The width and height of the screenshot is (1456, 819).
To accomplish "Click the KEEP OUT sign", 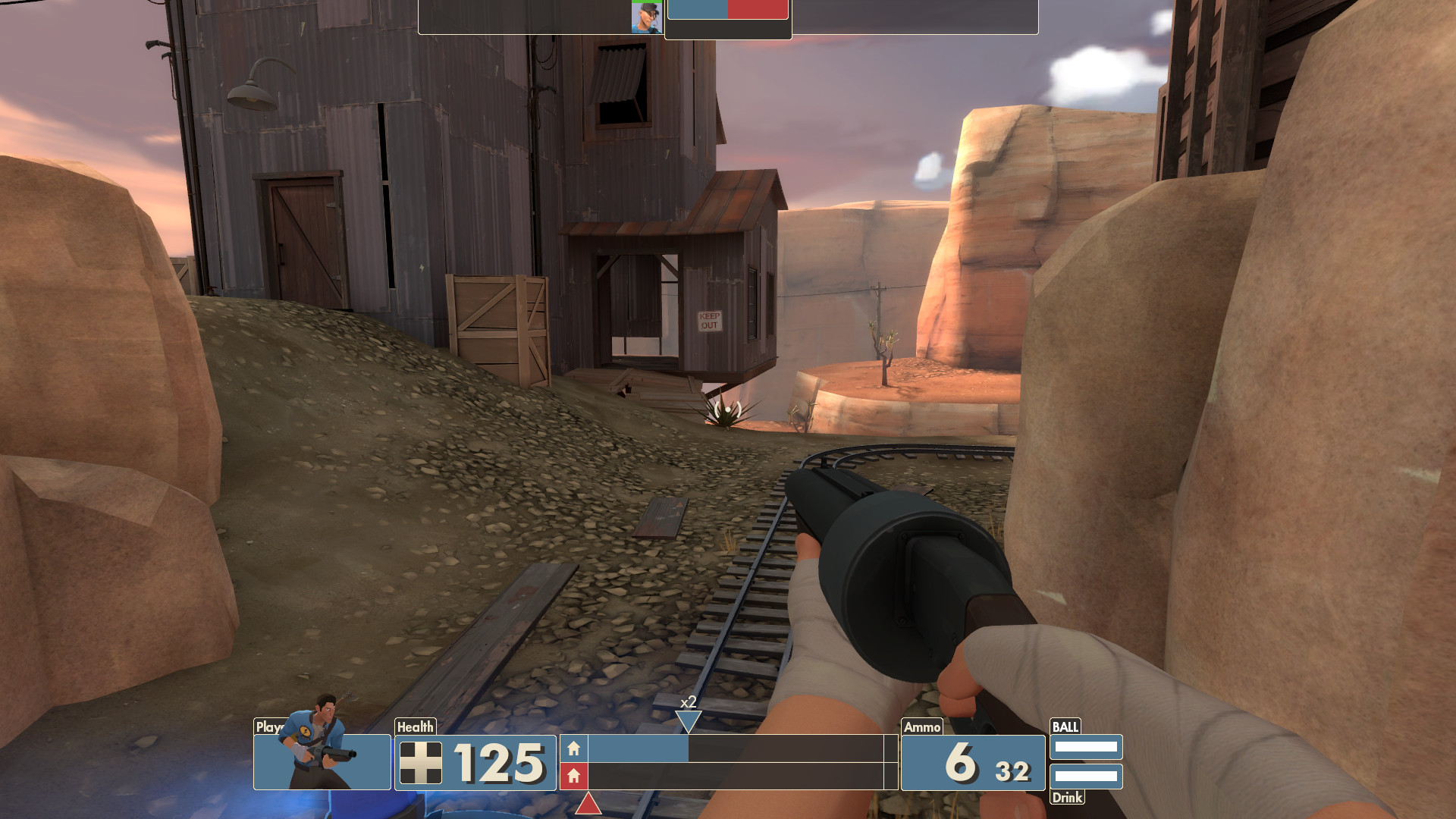I will [x=711, y=320].
